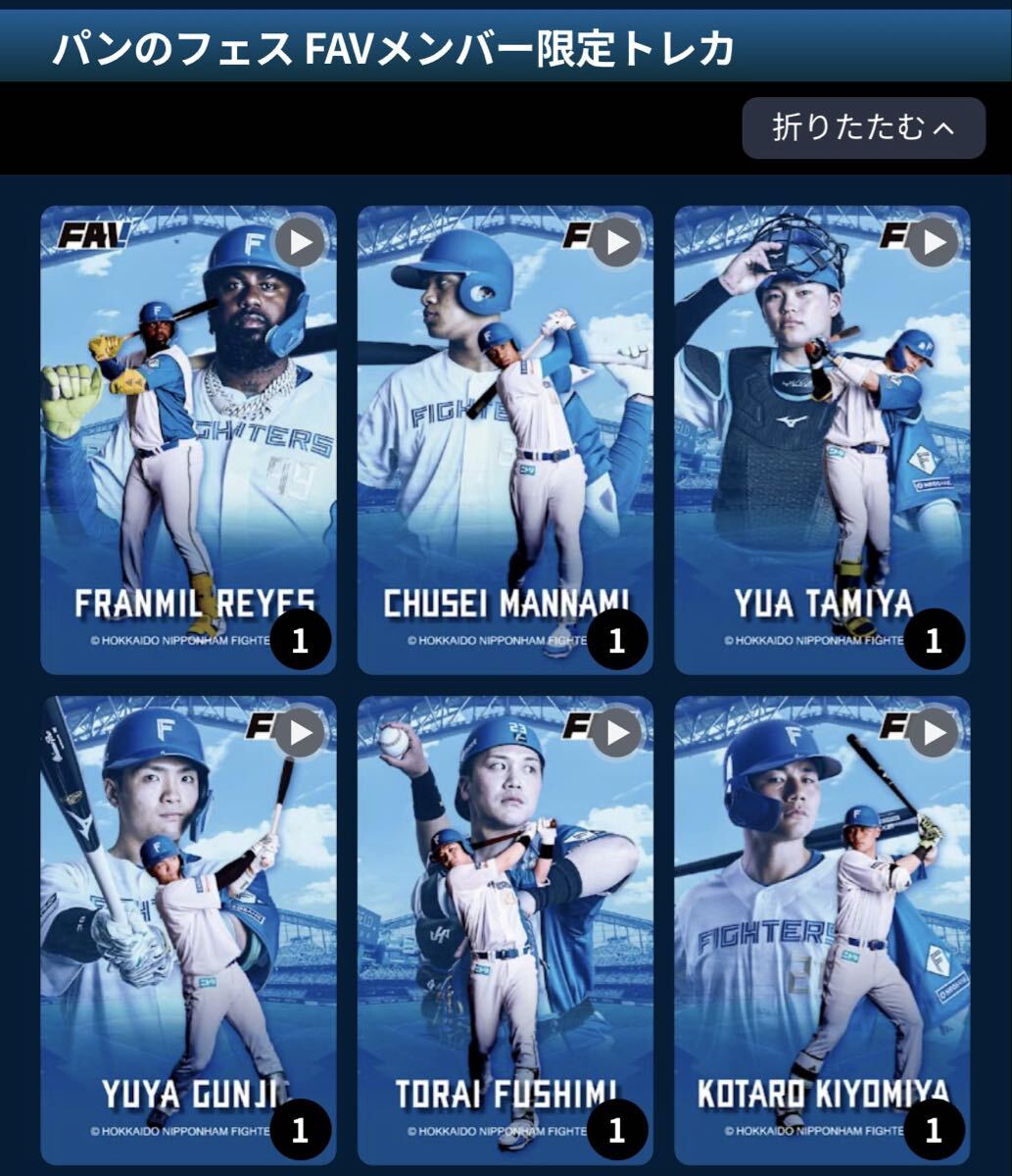Image resolution: width=1012 pixels, height=1176 pixels.
Task: Play the Yua Tamiya card video
Action: (x=934, y=242)
